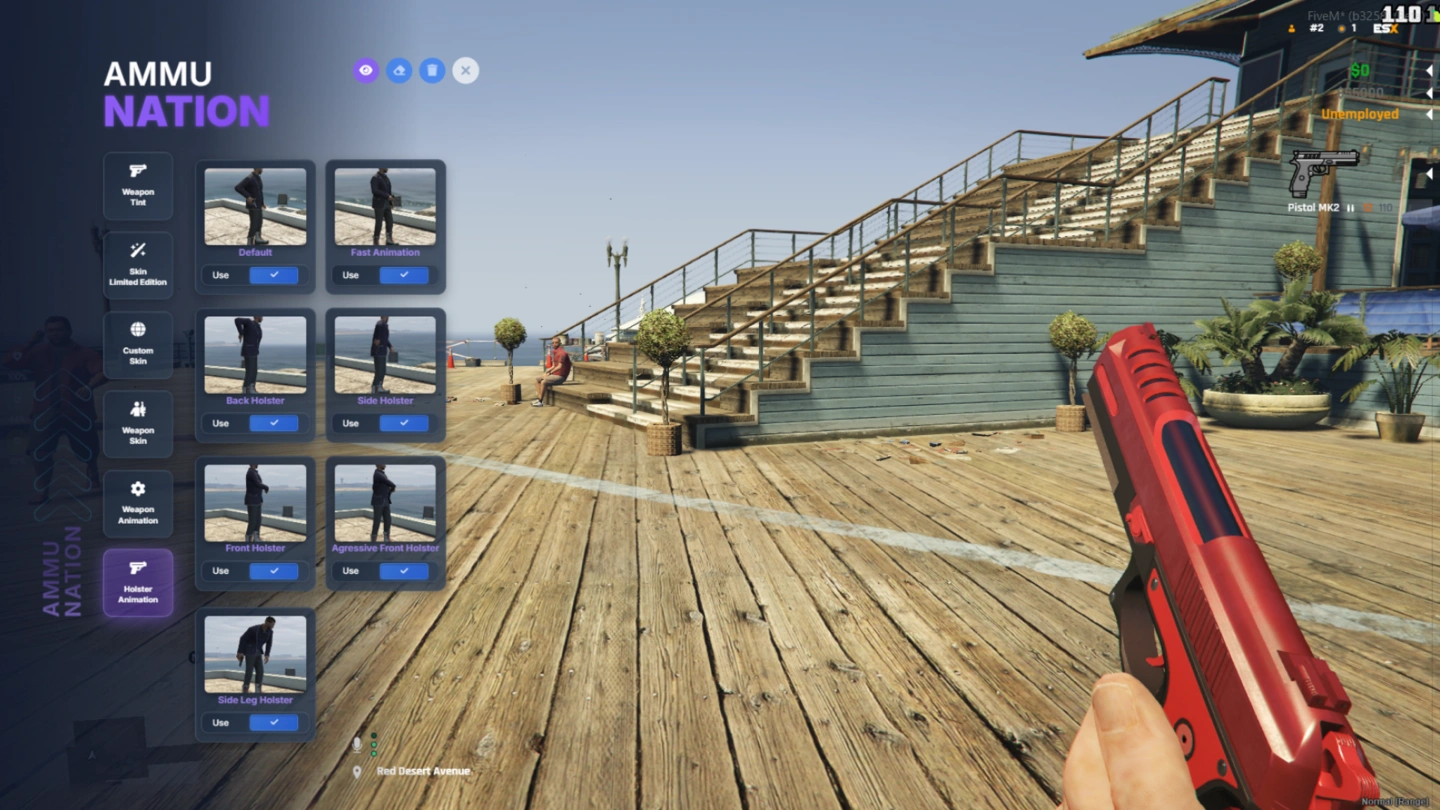This screenshot has height=810, width=1440.
Task: Click the eraser reset button
Action: (399, 70)
